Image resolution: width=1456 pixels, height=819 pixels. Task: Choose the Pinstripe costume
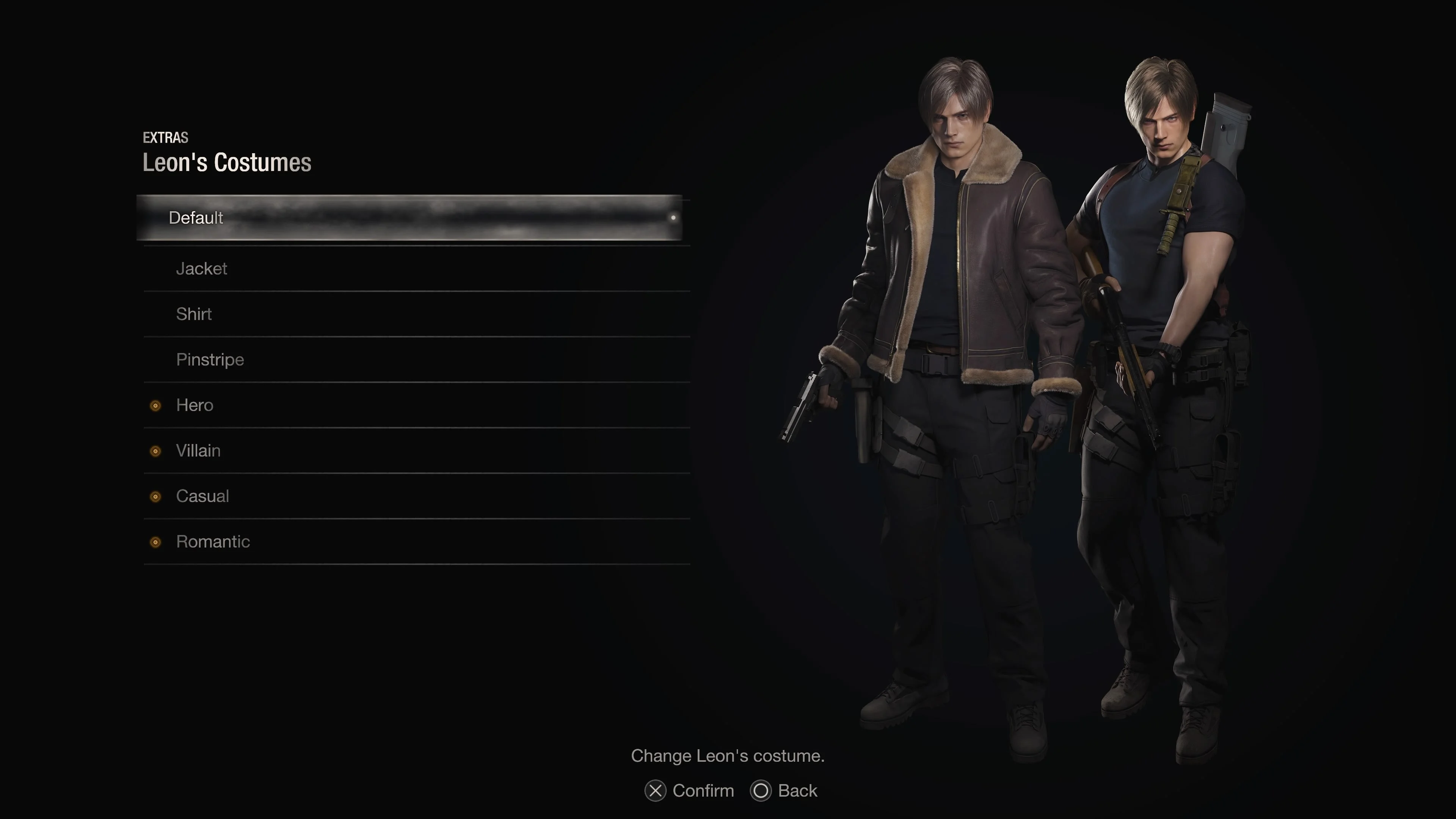point(210,359)
